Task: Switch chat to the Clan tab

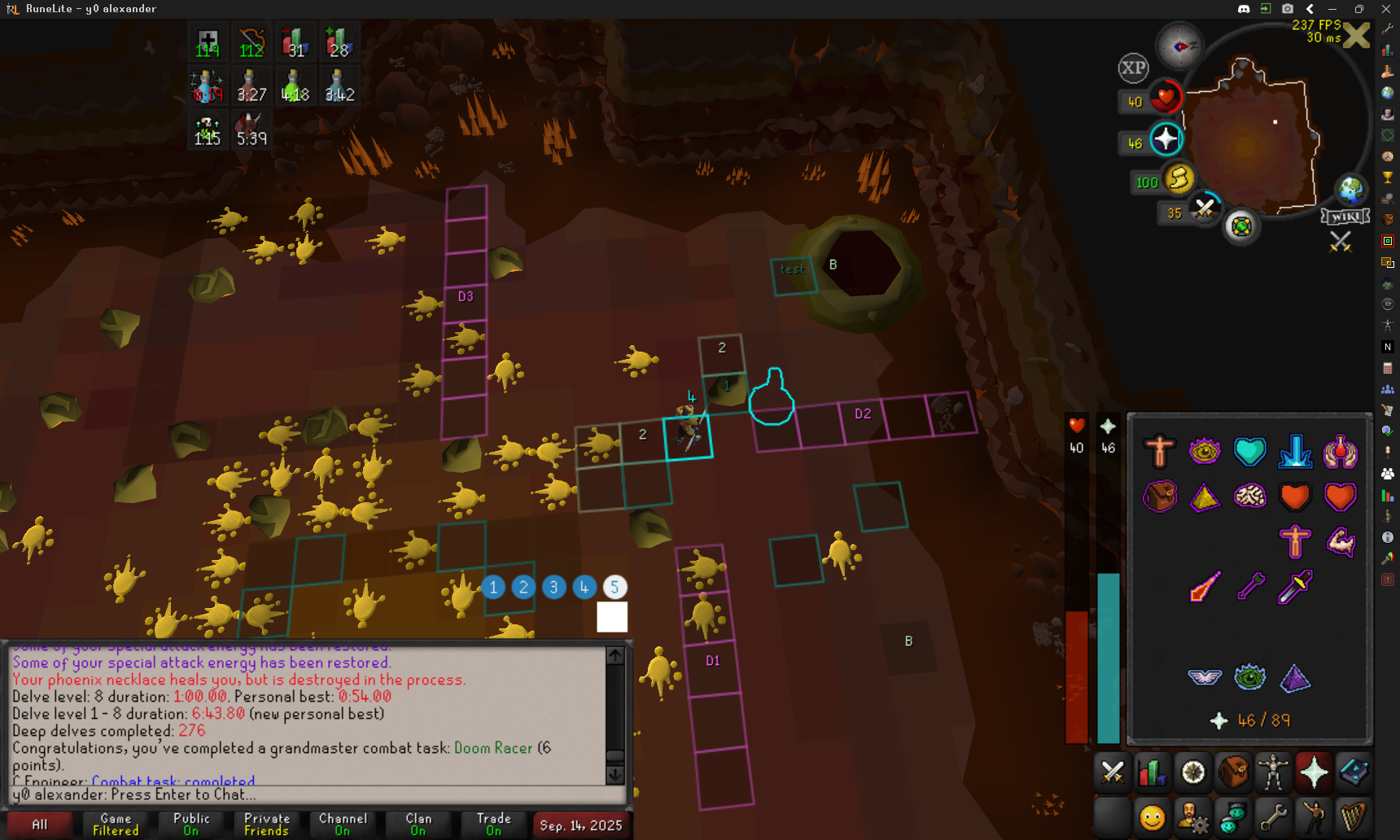Action: click(x=418, y=824)
